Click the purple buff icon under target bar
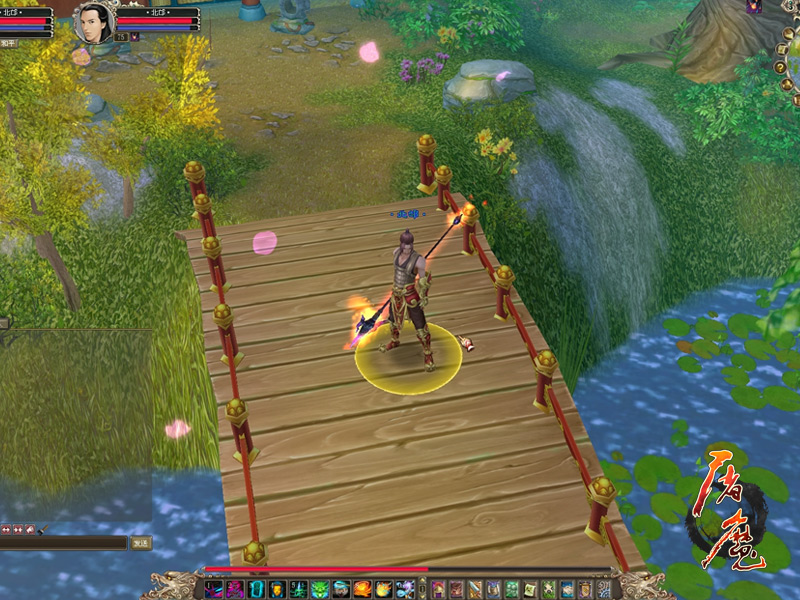Viewport: 800px width, 600px height. [x=135, y=37]
